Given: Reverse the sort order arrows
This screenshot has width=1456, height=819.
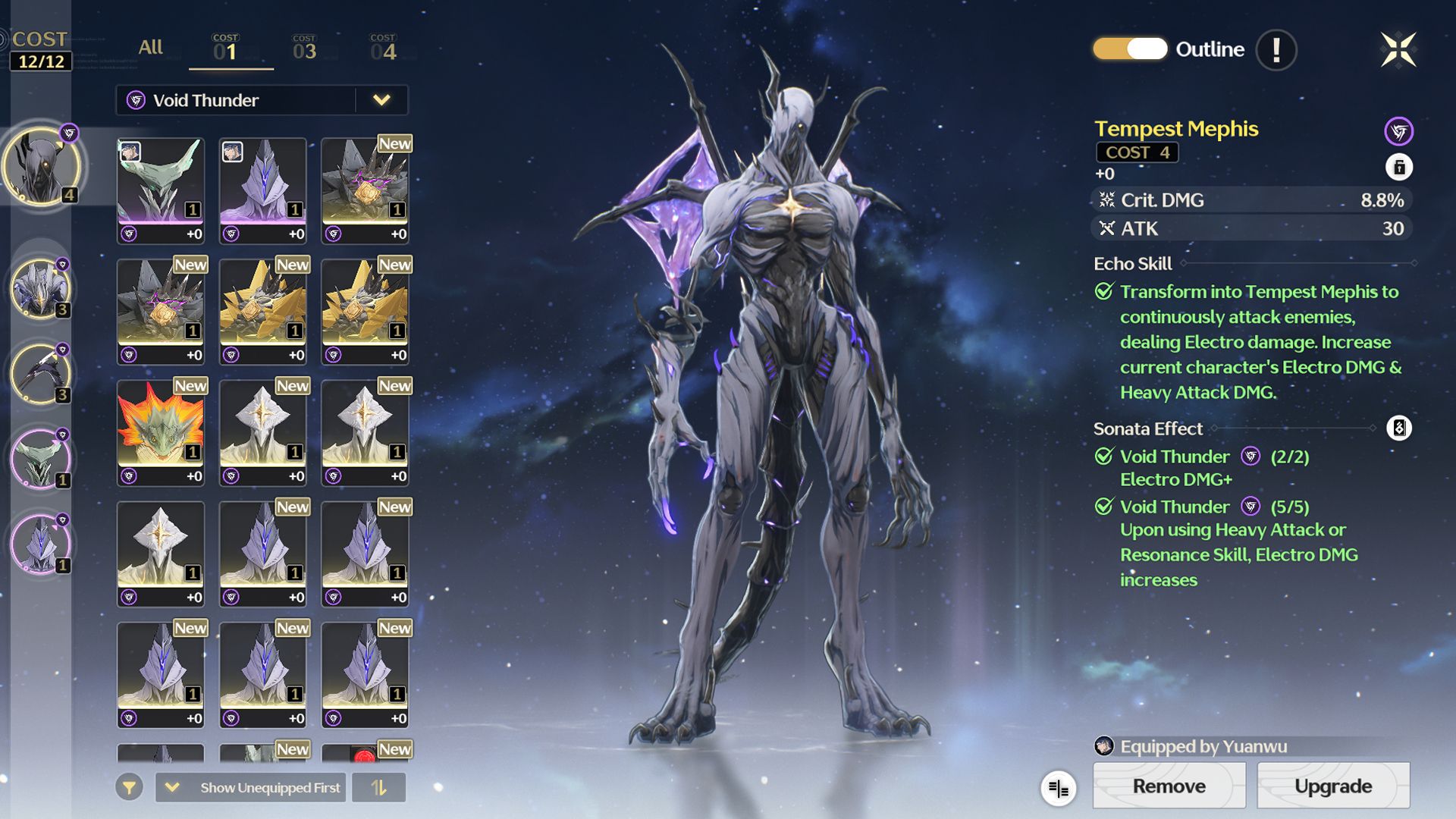Looking at the screenshot, I should click(378, 788).
